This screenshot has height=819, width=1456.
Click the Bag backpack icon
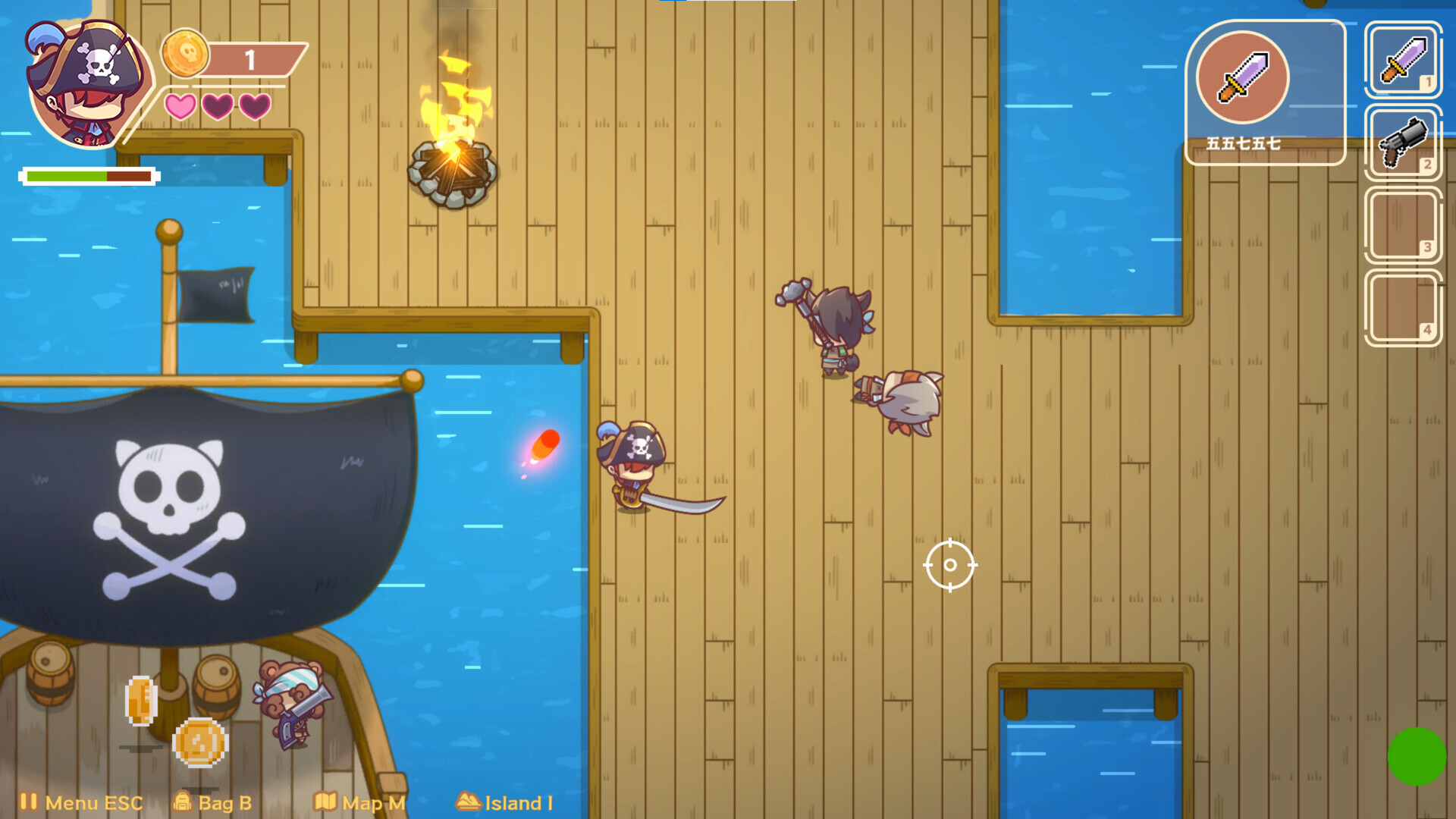click(184, 802)
